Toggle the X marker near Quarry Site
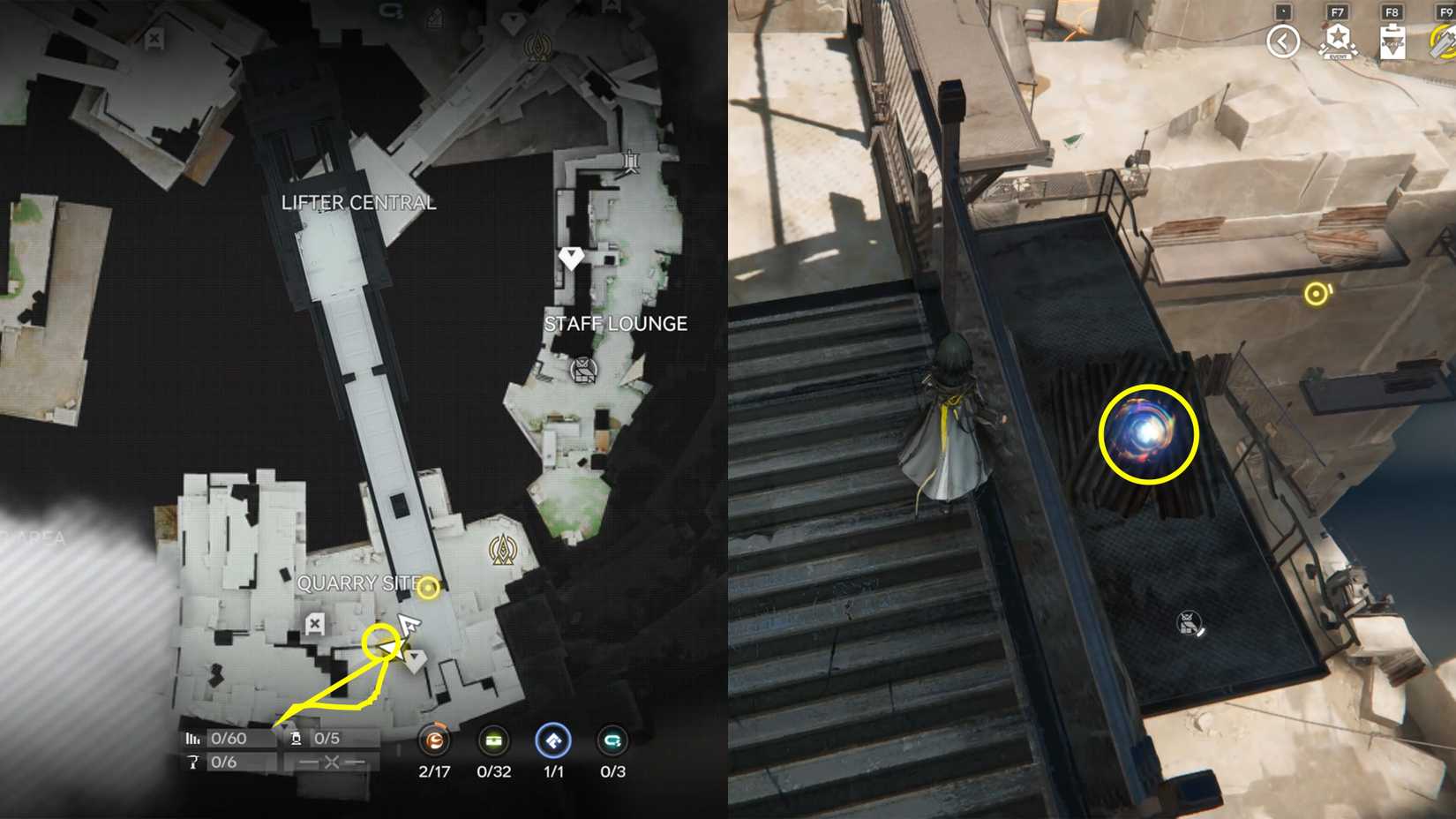Image resolution: width=1456 pixels, height=819 pixels. tap(313, 622)
